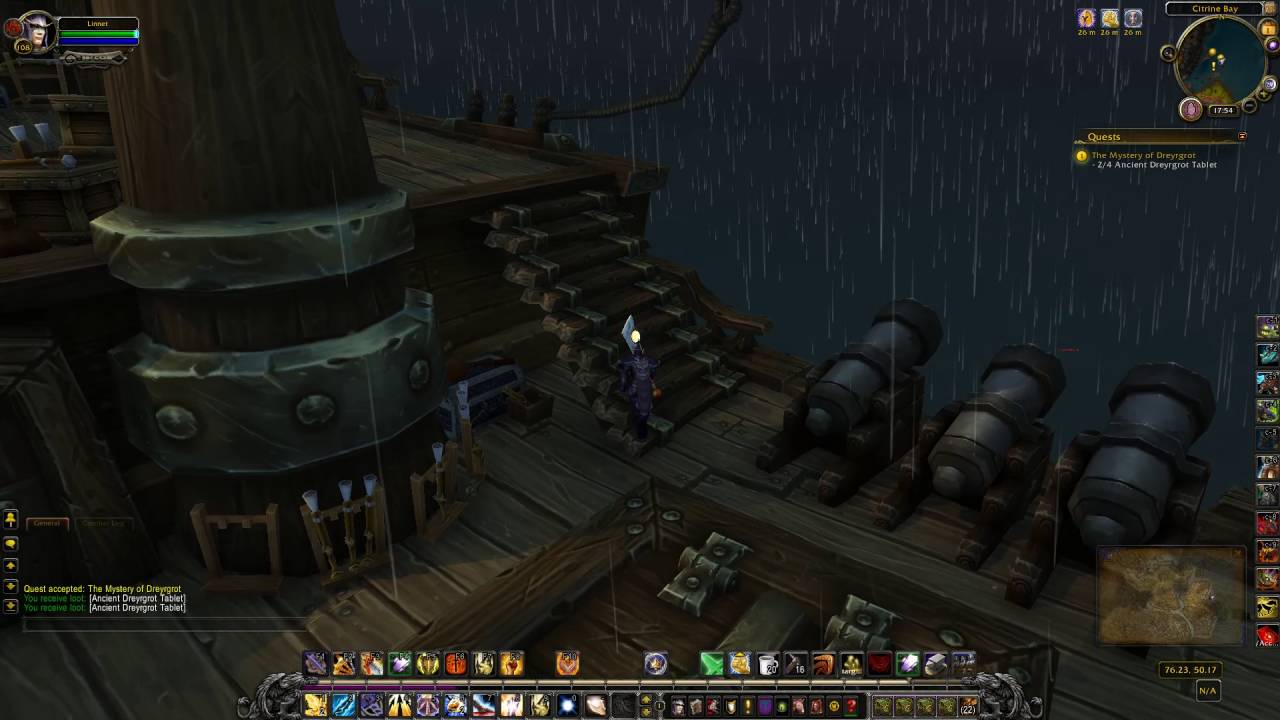Activate the pink garrison button by minimap
This screenshot has height=720, width=1280.
click(x=1190, y=109)
